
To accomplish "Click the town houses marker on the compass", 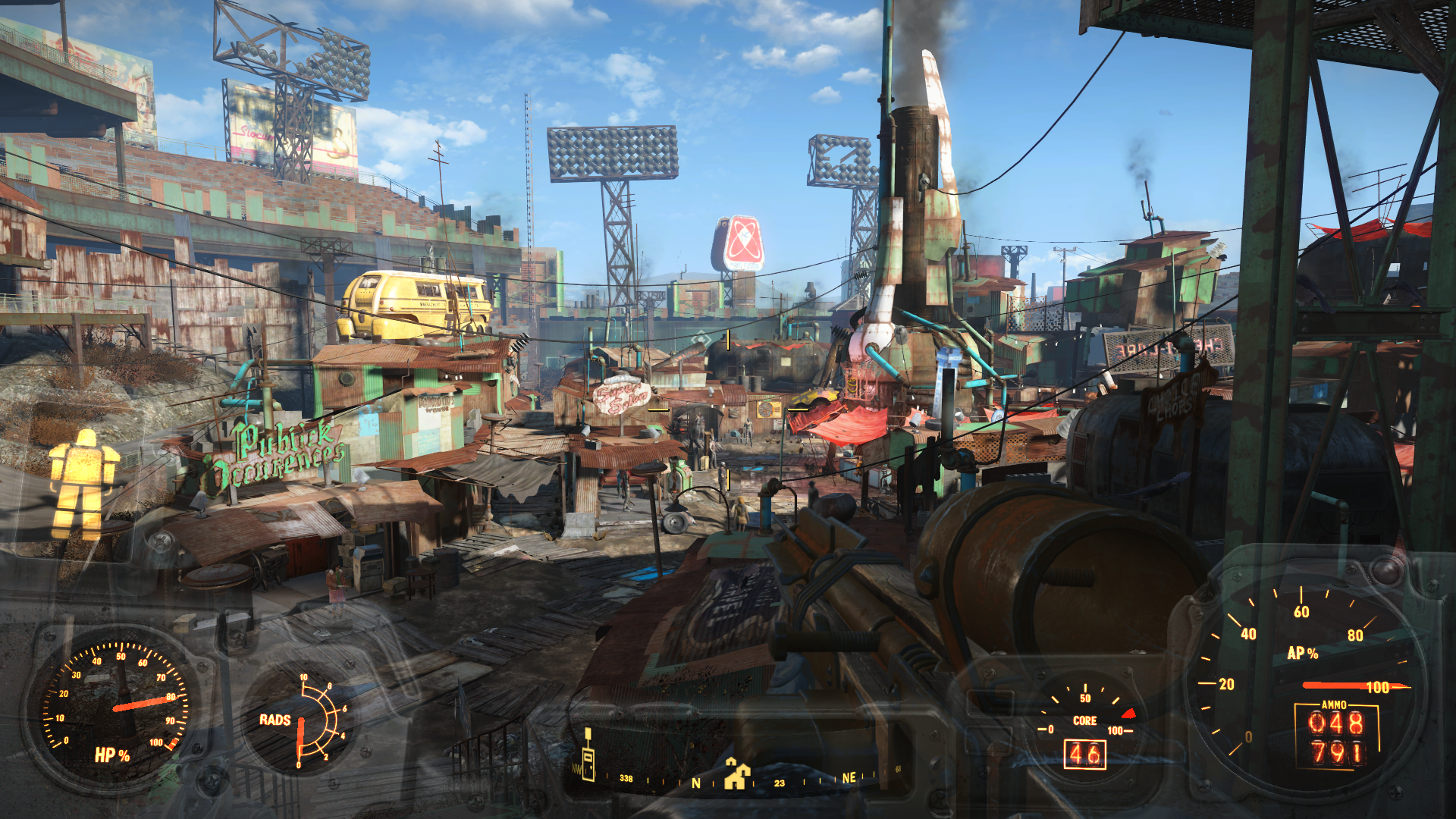I will click(x=736, y=774).
